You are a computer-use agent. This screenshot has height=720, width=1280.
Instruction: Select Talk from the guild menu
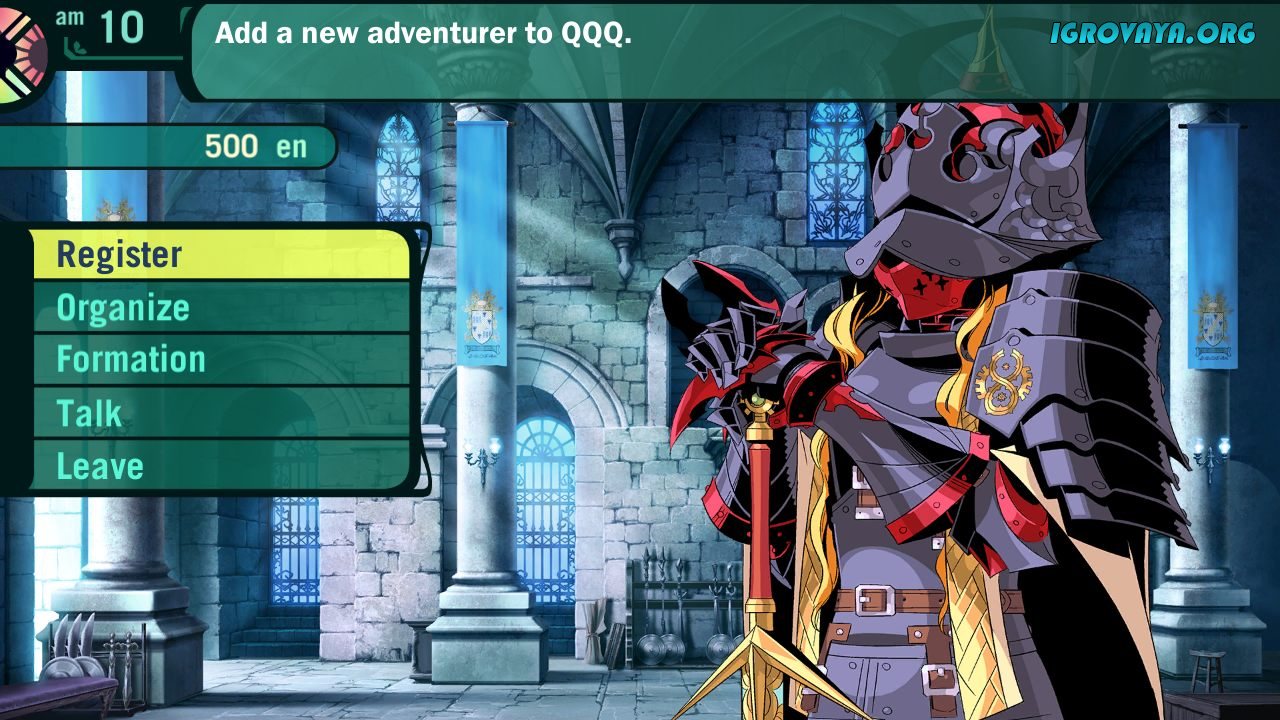click(220, 413)
